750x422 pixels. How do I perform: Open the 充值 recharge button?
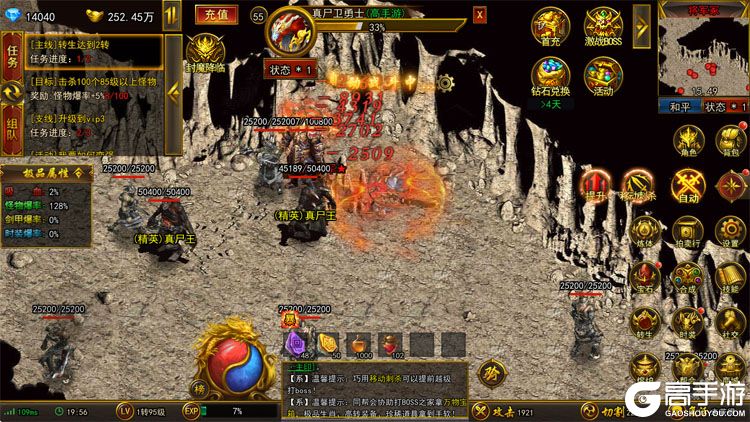click(213, 15)
